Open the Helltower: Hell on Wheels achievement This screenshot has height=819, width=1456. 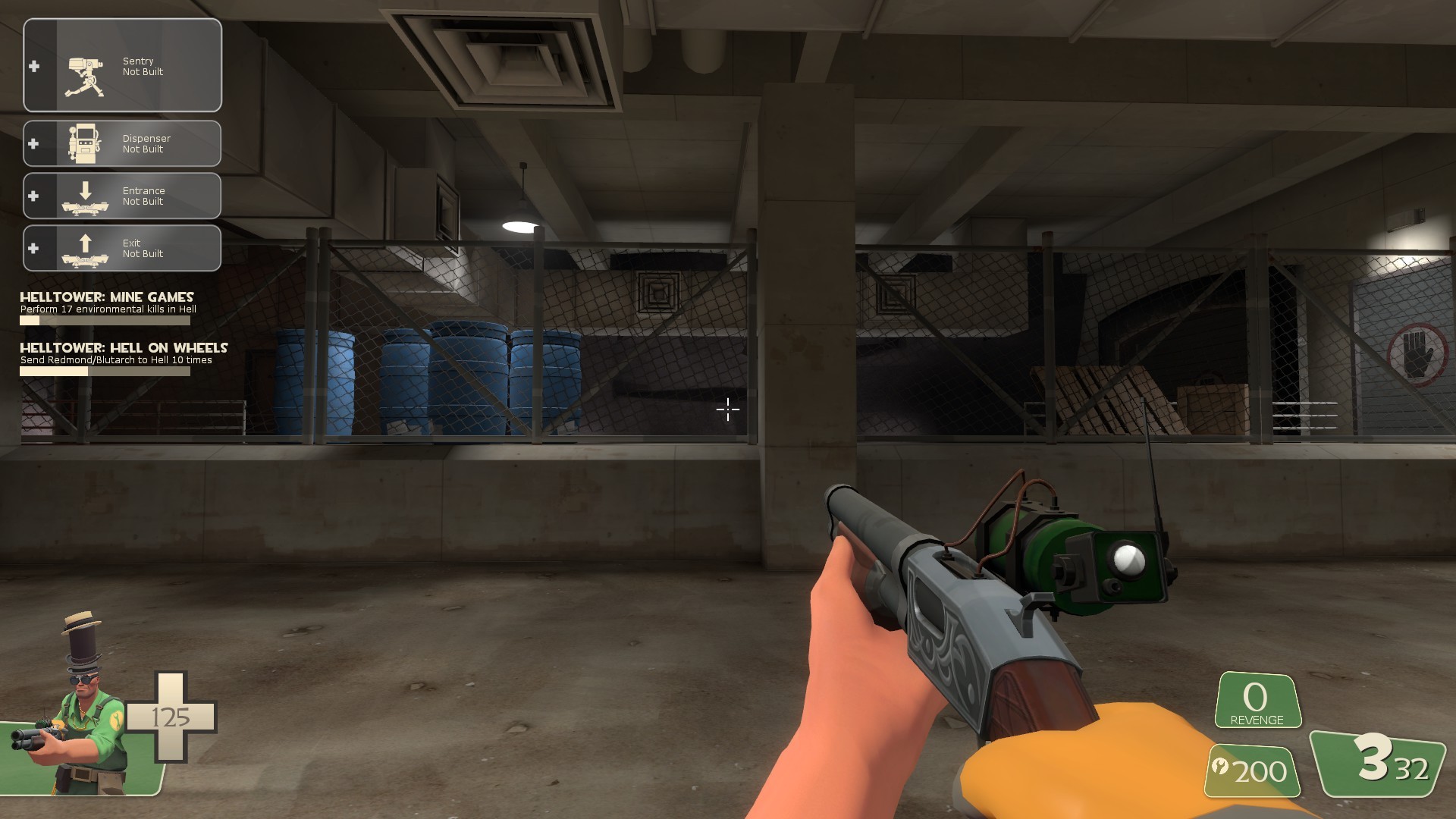pyautogui.click(x=124, y=348)
